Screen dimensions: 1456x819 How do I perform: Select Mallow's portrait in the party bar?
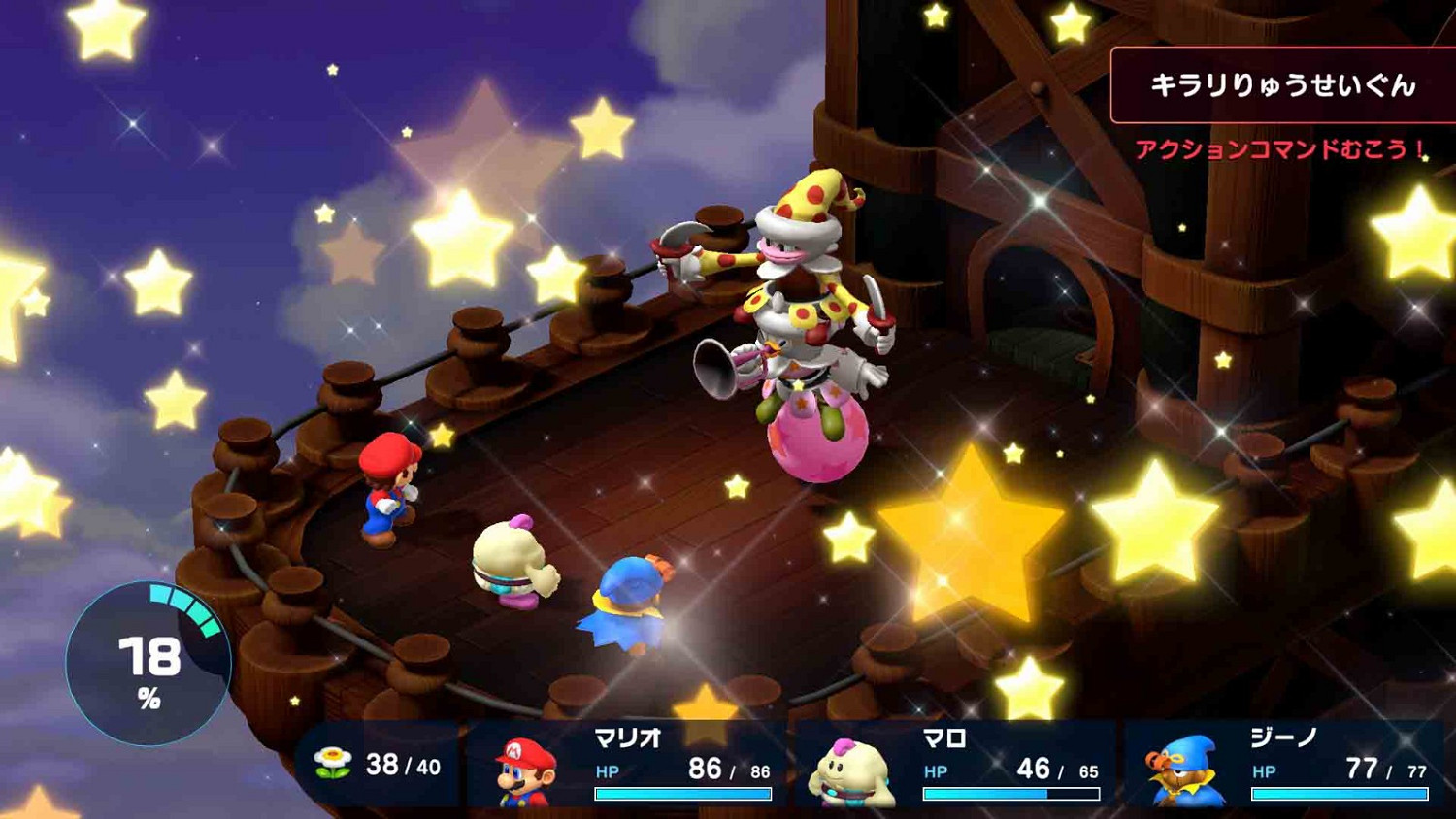[x=854, y=776]
